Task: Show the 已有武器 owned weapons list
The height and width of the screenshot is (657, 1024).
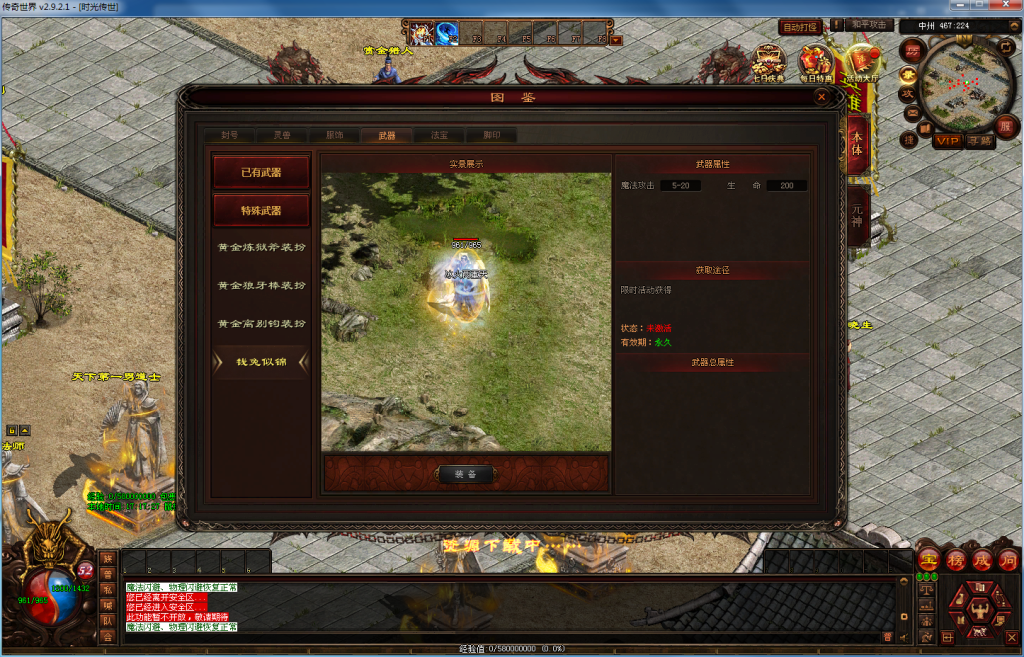Action: coord(261,172)
